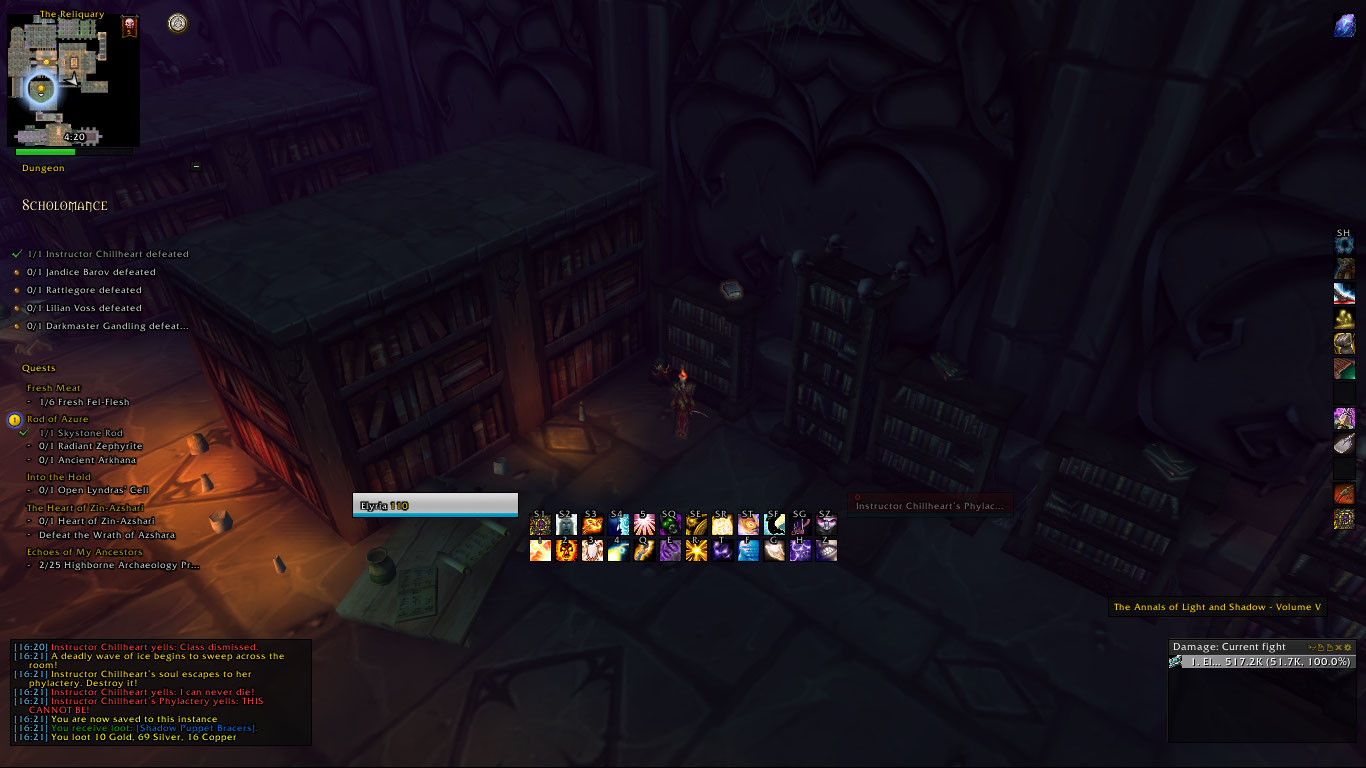Click the Shadow Puppet Bracers loot link
This screenshot has width=1366, height=768.
click(x=215, y=729)
